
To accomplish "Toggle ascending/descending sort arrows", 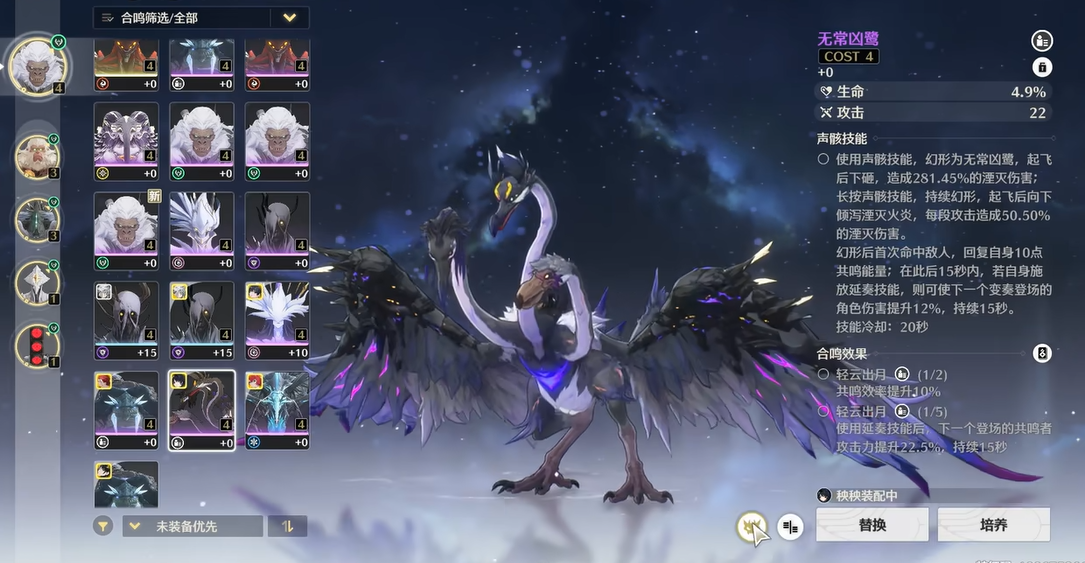I will (289, 526).
